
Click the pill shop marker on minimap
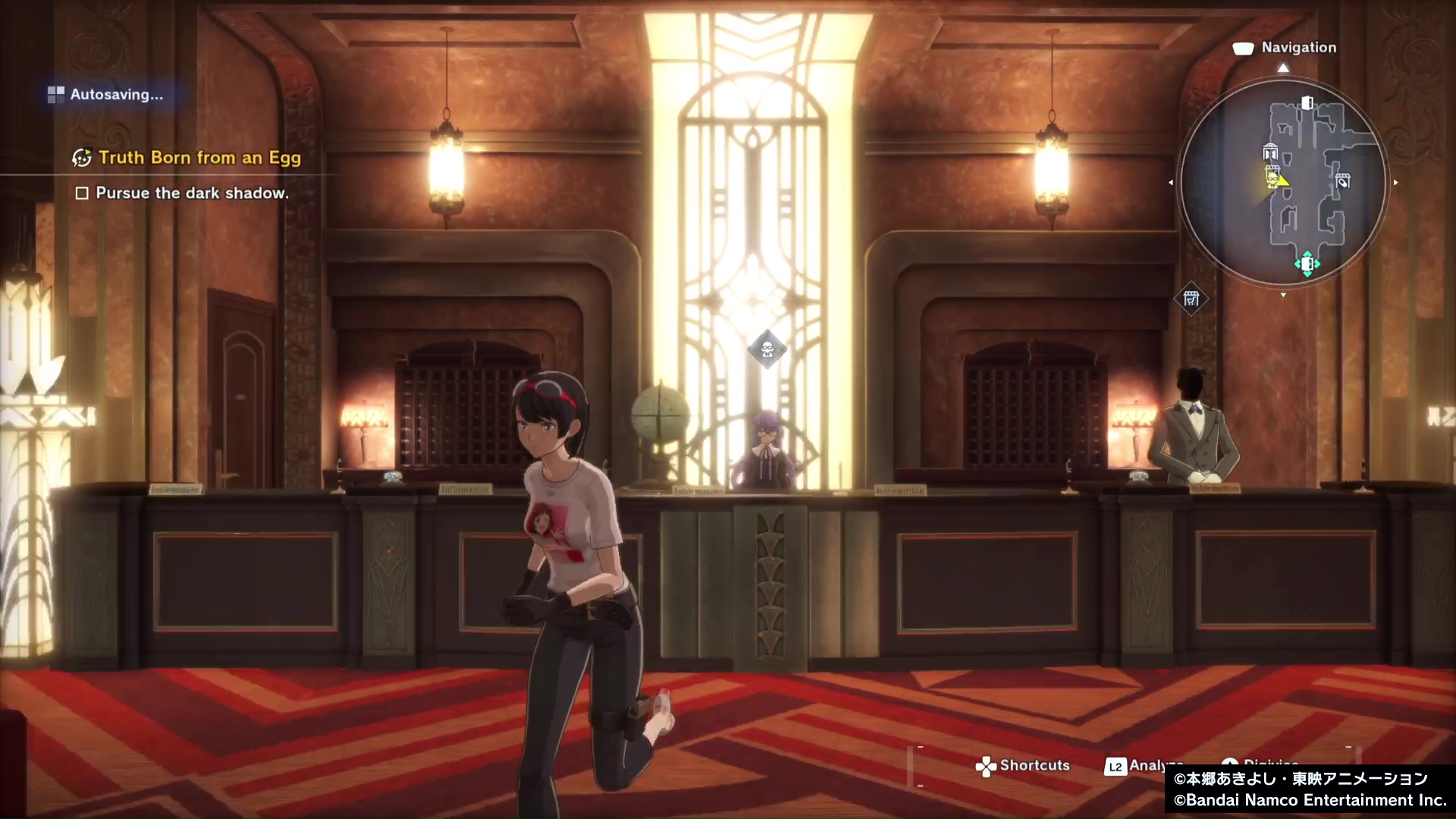(1343, 181)
